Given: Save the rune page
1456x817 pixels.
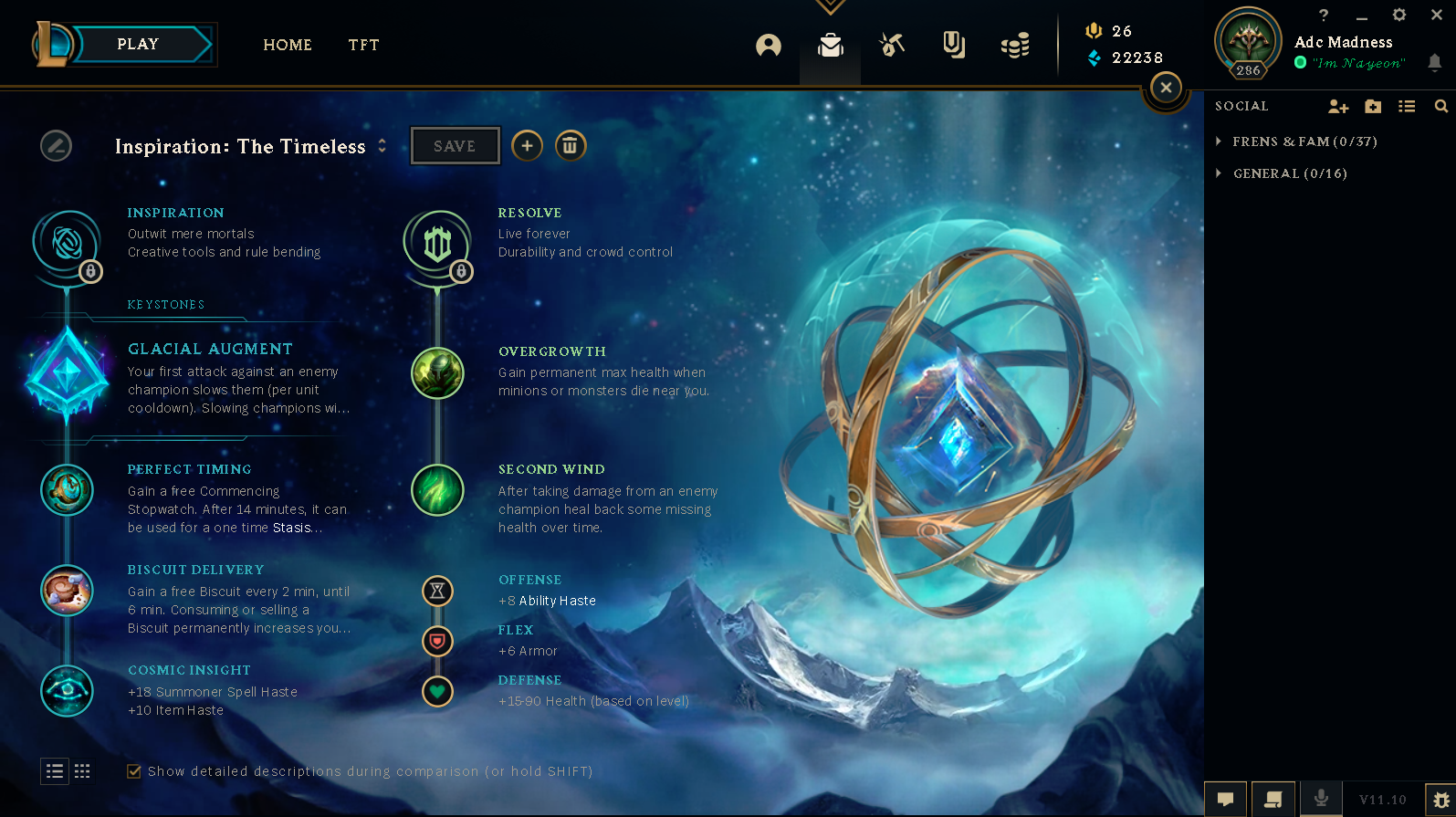Looking at the screenshot, I should point(455,146).
